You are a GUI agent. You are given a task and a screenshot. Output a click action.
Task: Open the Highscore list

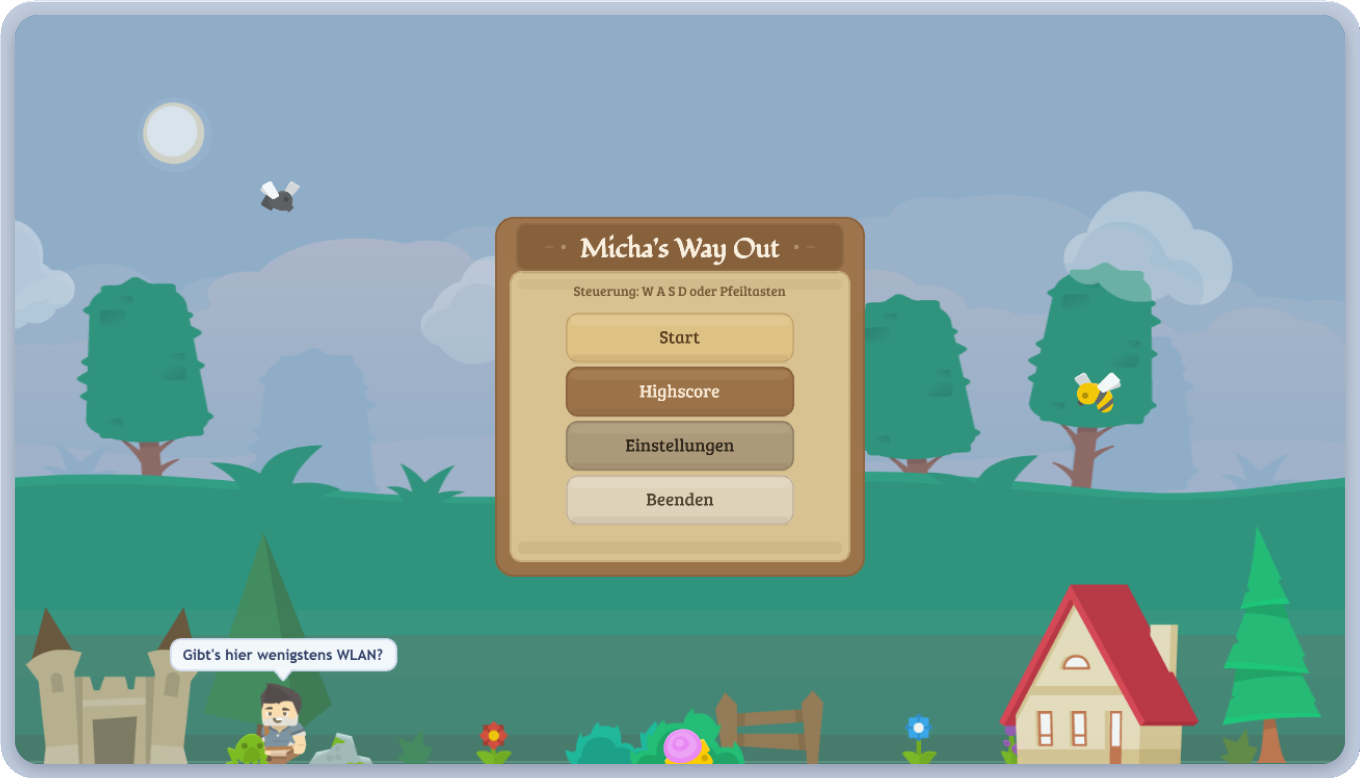point(679,392)
